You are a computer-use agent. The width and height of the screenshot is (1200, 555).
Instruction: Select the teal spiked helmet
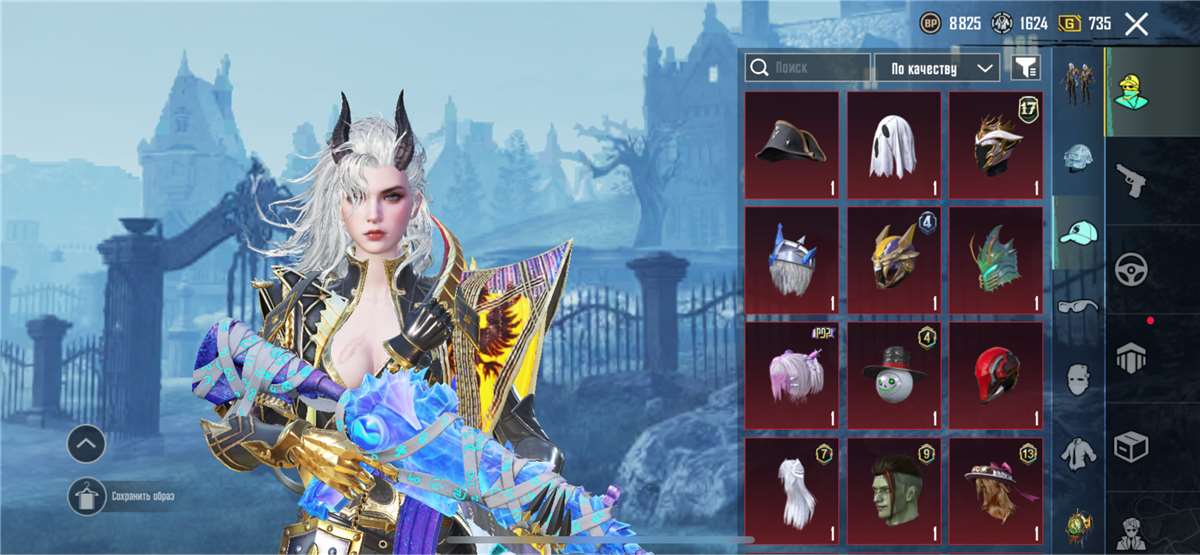click(996, 260)
